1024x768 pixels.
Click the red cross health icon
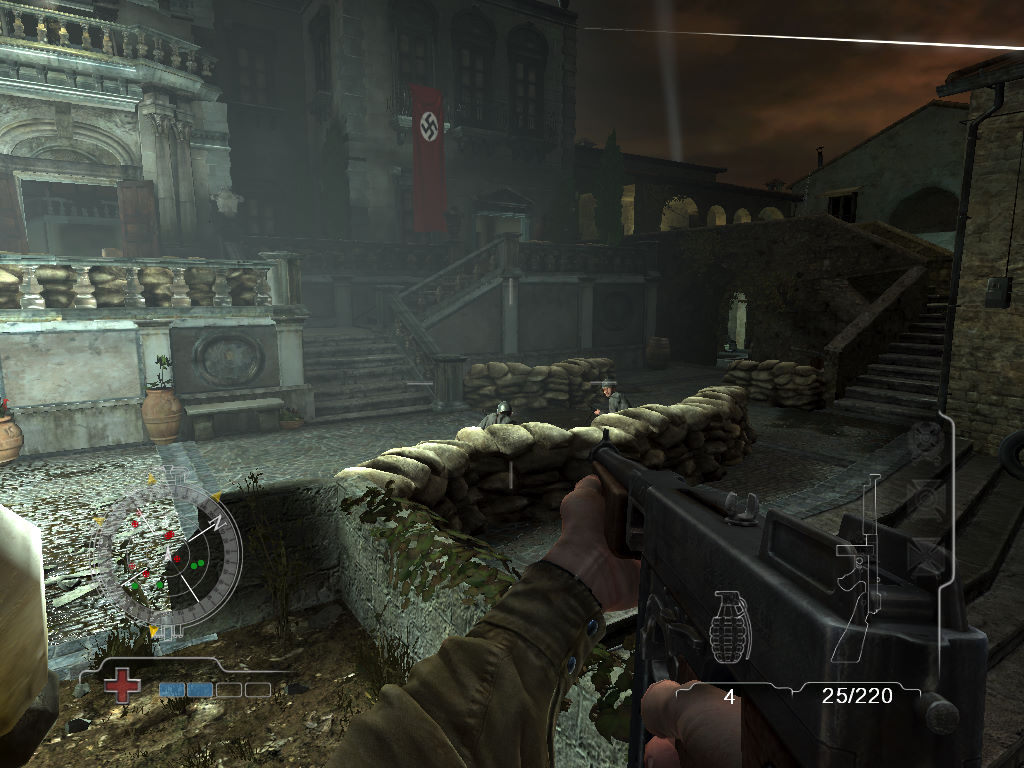coord(124,687)
